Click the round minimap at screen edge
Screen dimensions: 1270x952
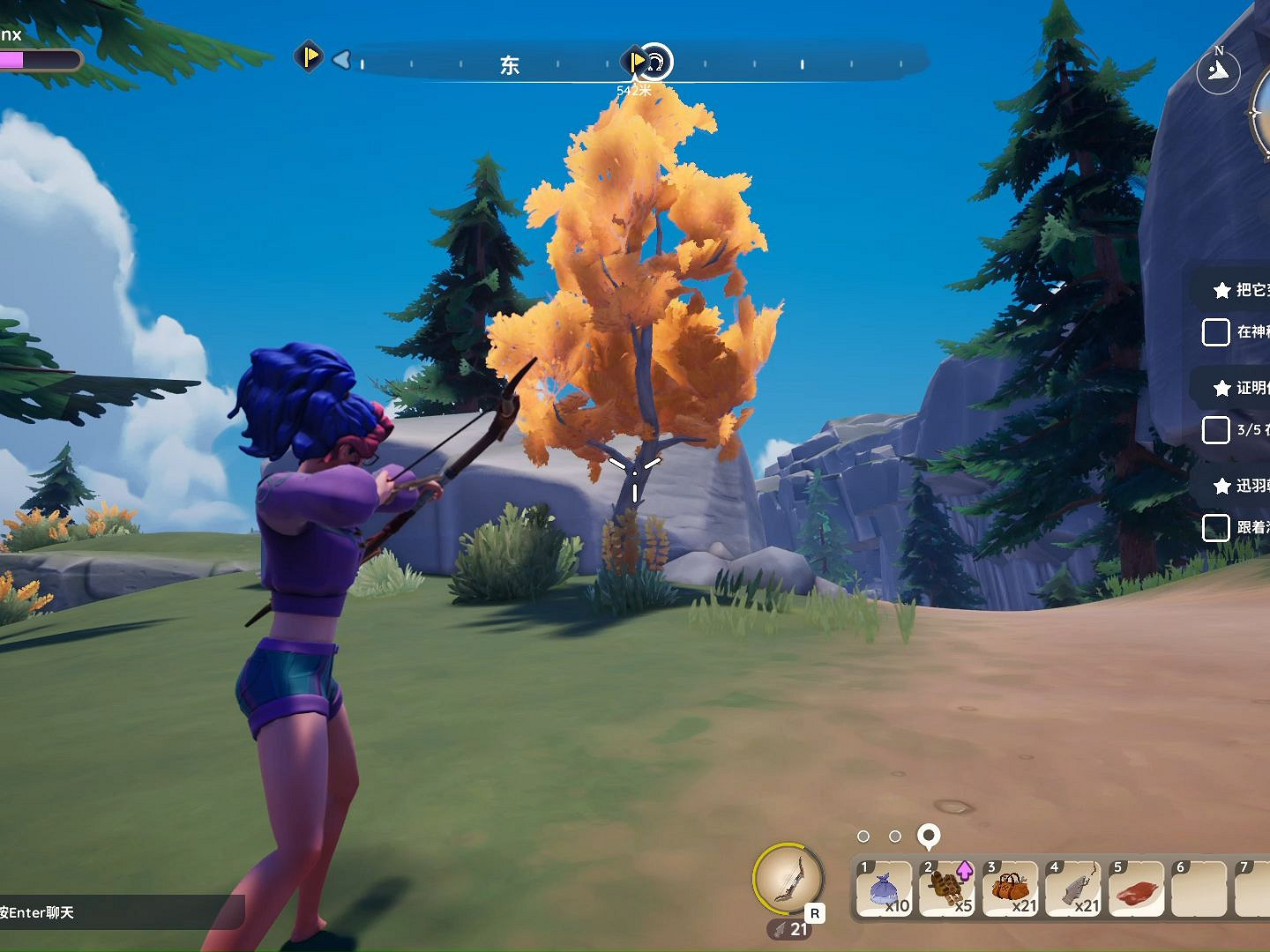1261,113
